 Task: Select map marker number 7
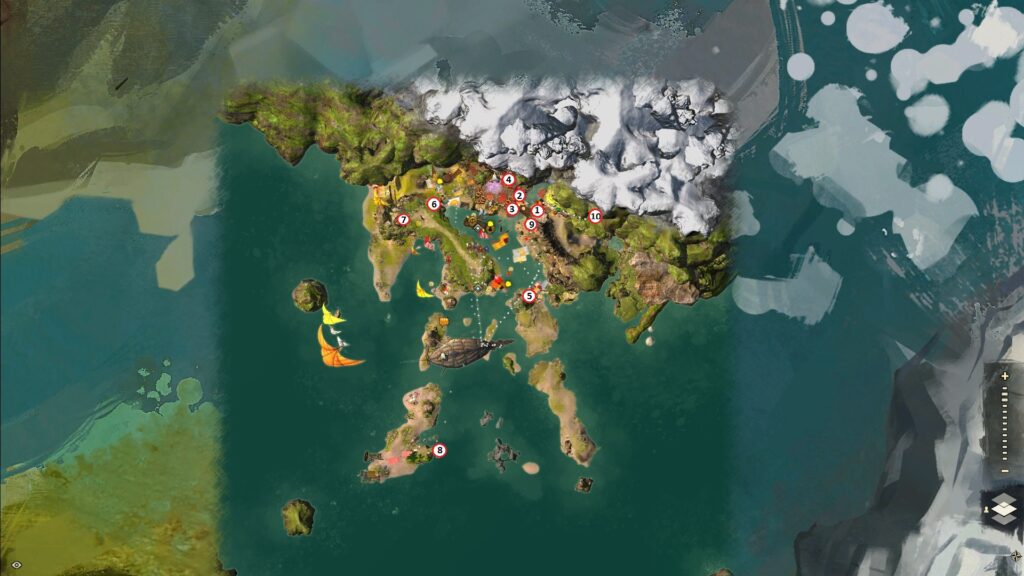point(403,220)
